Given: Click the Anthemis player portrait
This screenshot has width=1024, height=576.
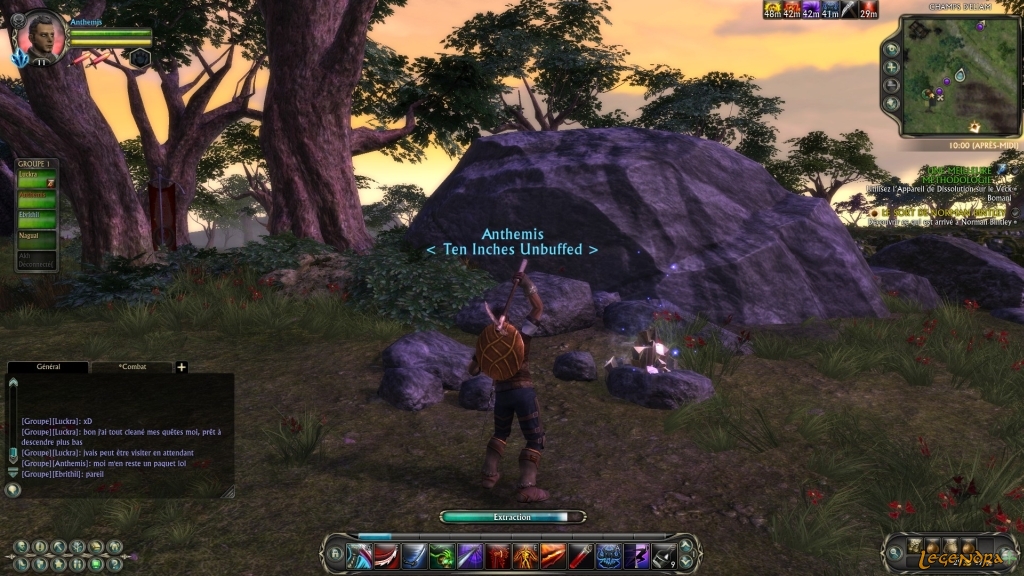Looking at the screenshot, I should click(x=42, y=33).
